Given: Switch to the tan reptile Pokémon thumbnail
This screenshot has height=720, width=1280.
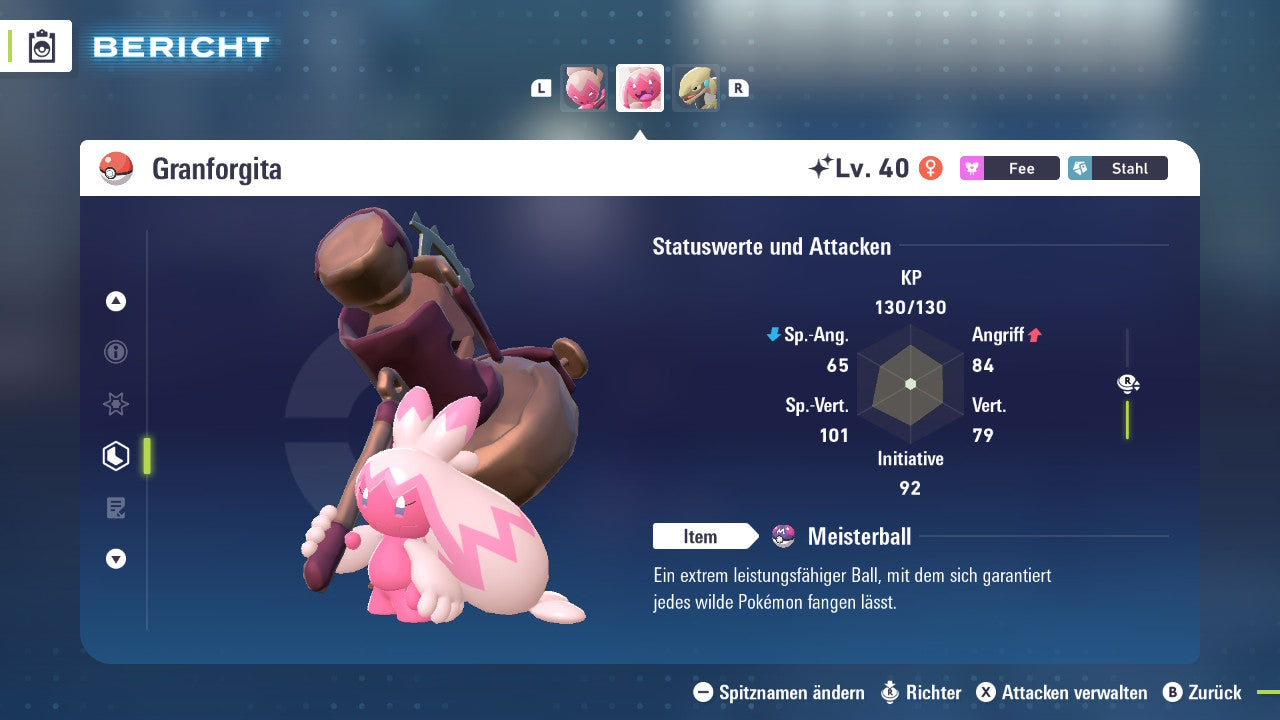Looking at the screenshot, I should pyautogui.click(x=696, y=88).
